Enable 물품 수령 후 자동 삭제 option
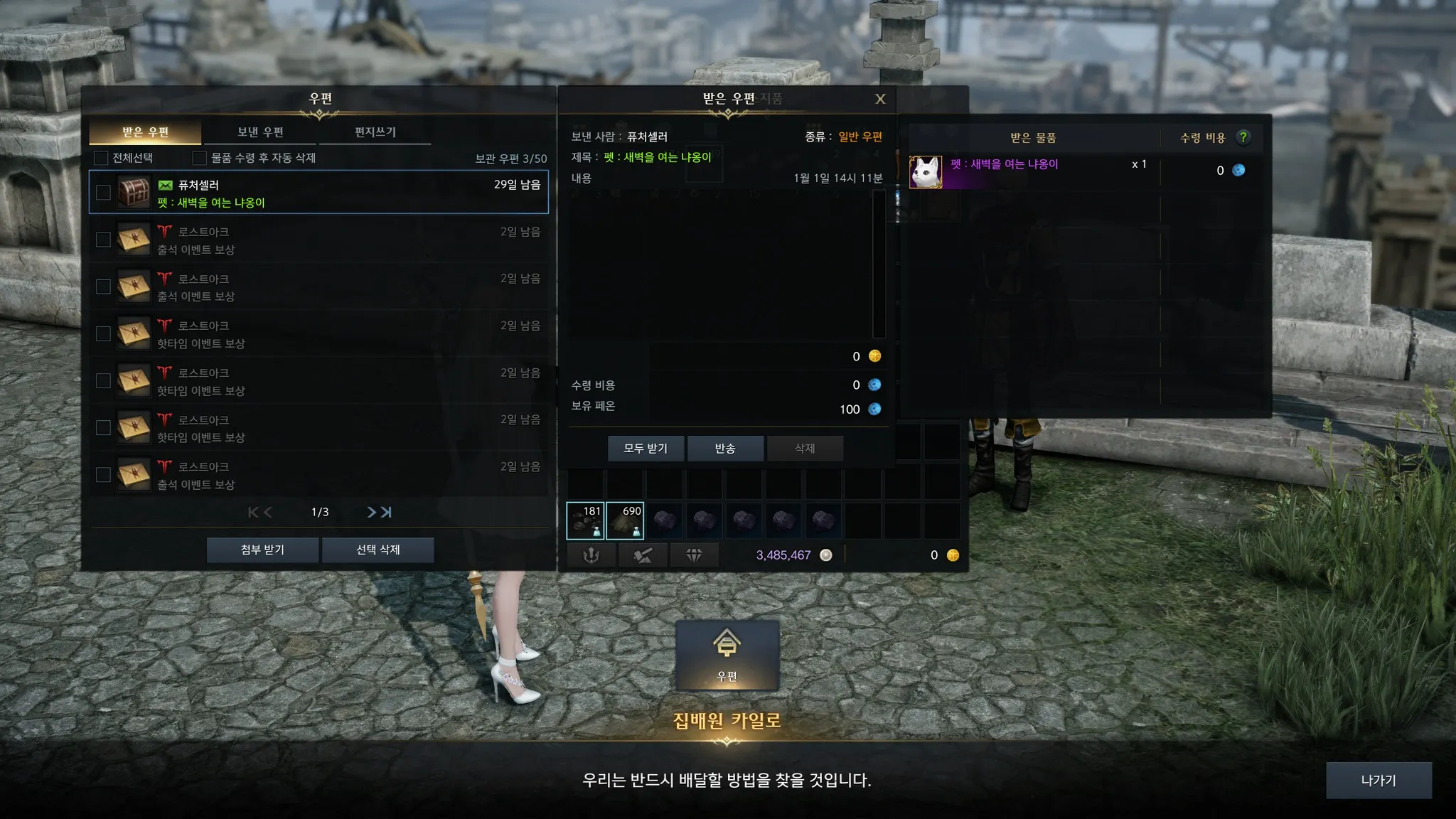 pos(200,158)
